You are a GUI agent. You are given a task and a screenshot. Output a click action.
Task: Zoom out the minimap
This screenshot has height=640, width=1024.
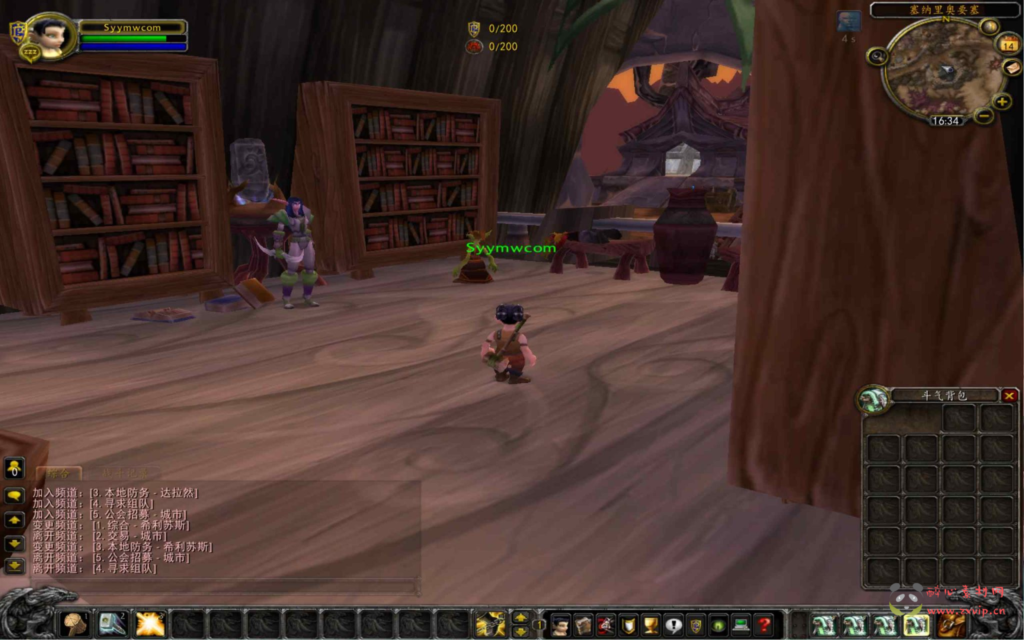click(x=984, y=116)
